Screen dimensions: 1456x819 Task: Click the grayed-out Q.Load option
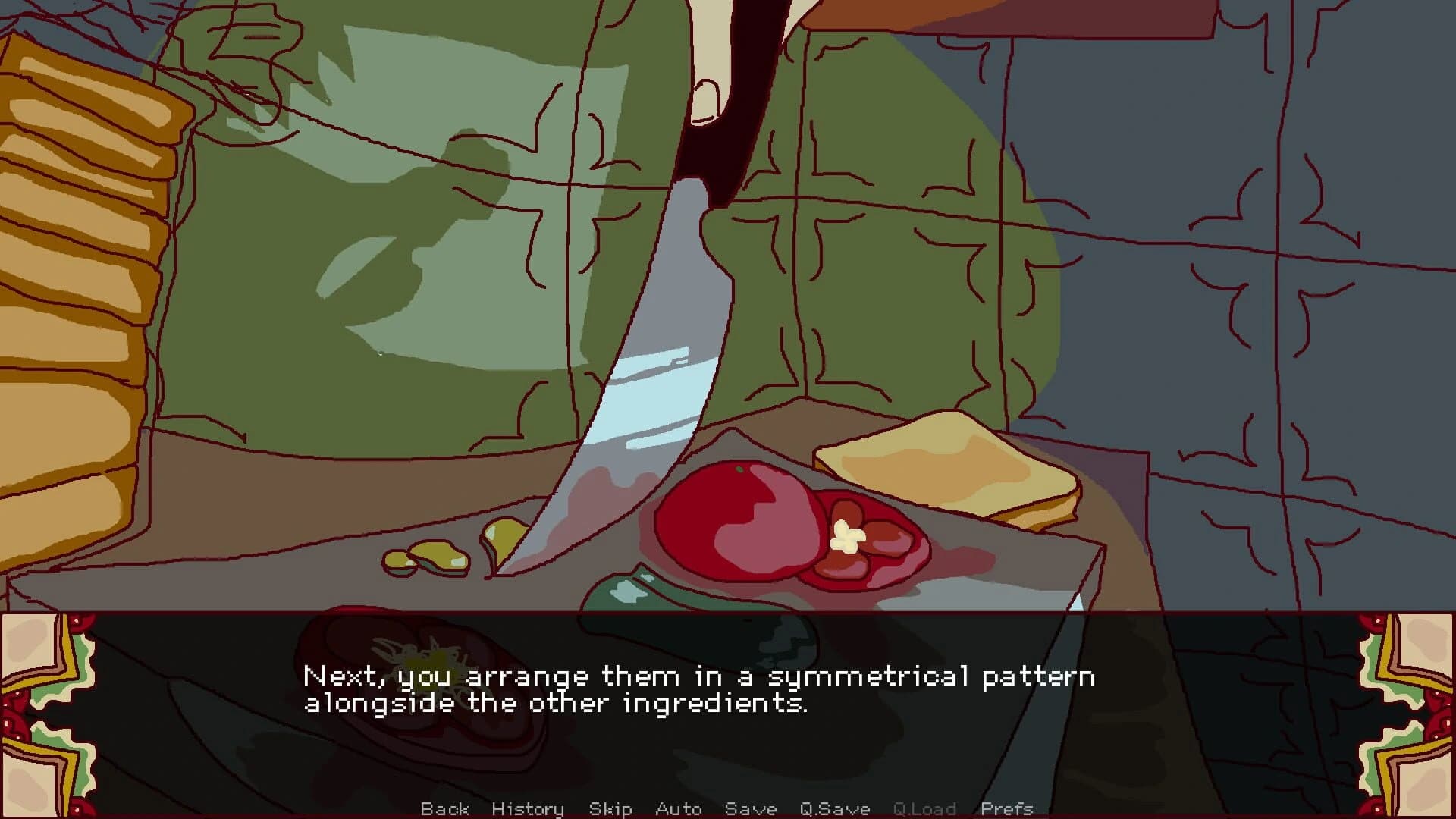927,809
